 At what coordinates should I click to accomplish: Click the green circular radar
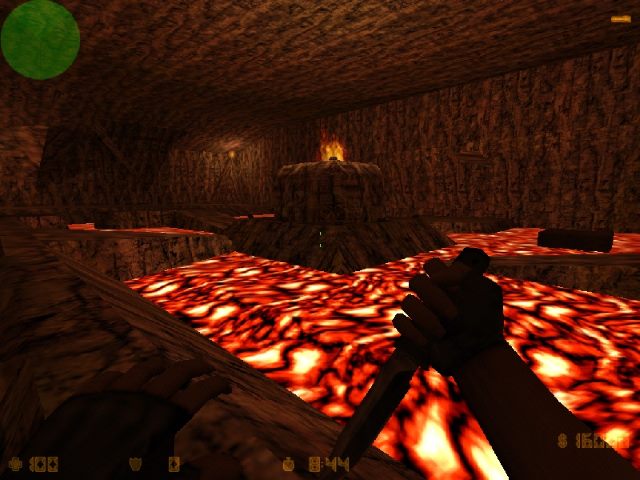tap(40, 40)
